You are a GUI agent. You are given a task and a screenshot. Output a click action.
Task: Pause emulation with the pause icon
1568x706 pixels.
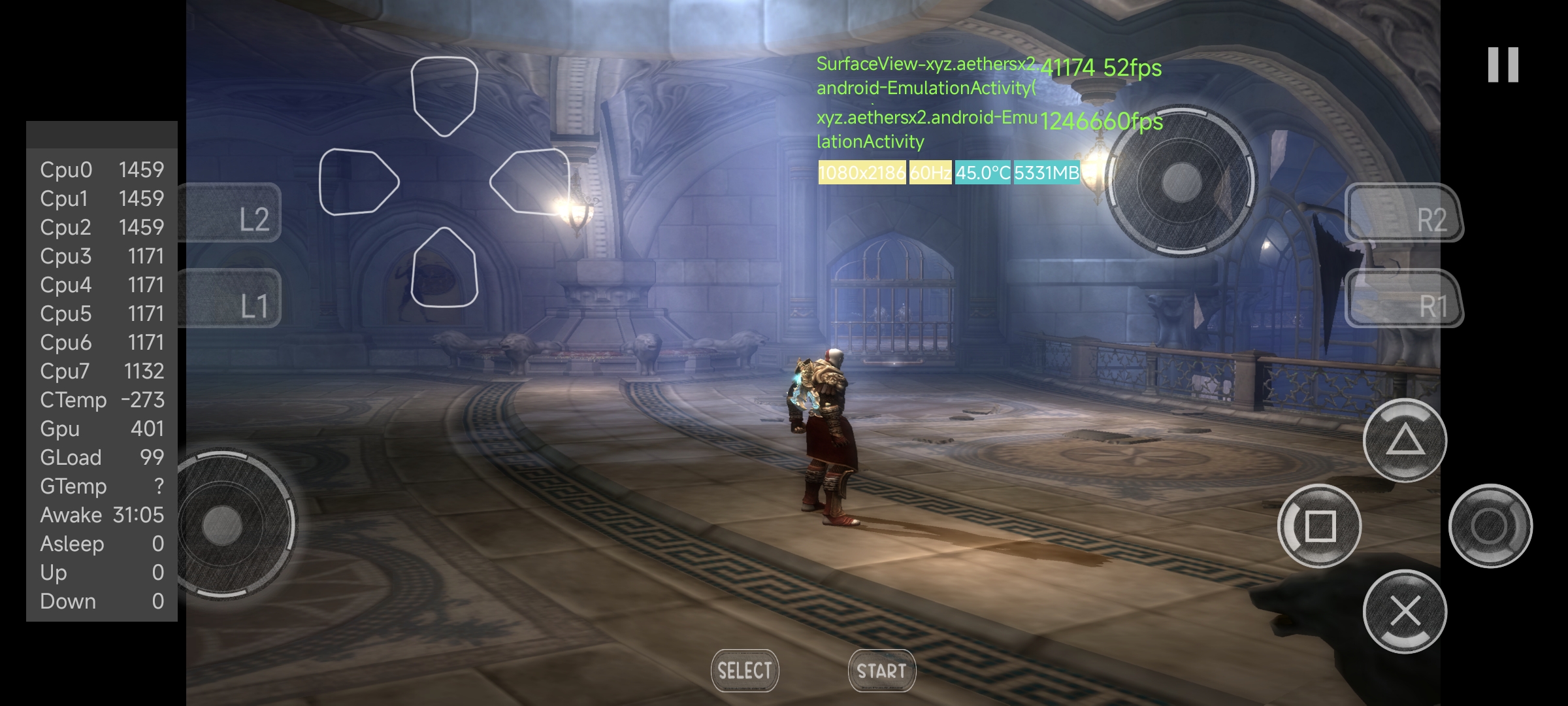tap(1503, 65)
